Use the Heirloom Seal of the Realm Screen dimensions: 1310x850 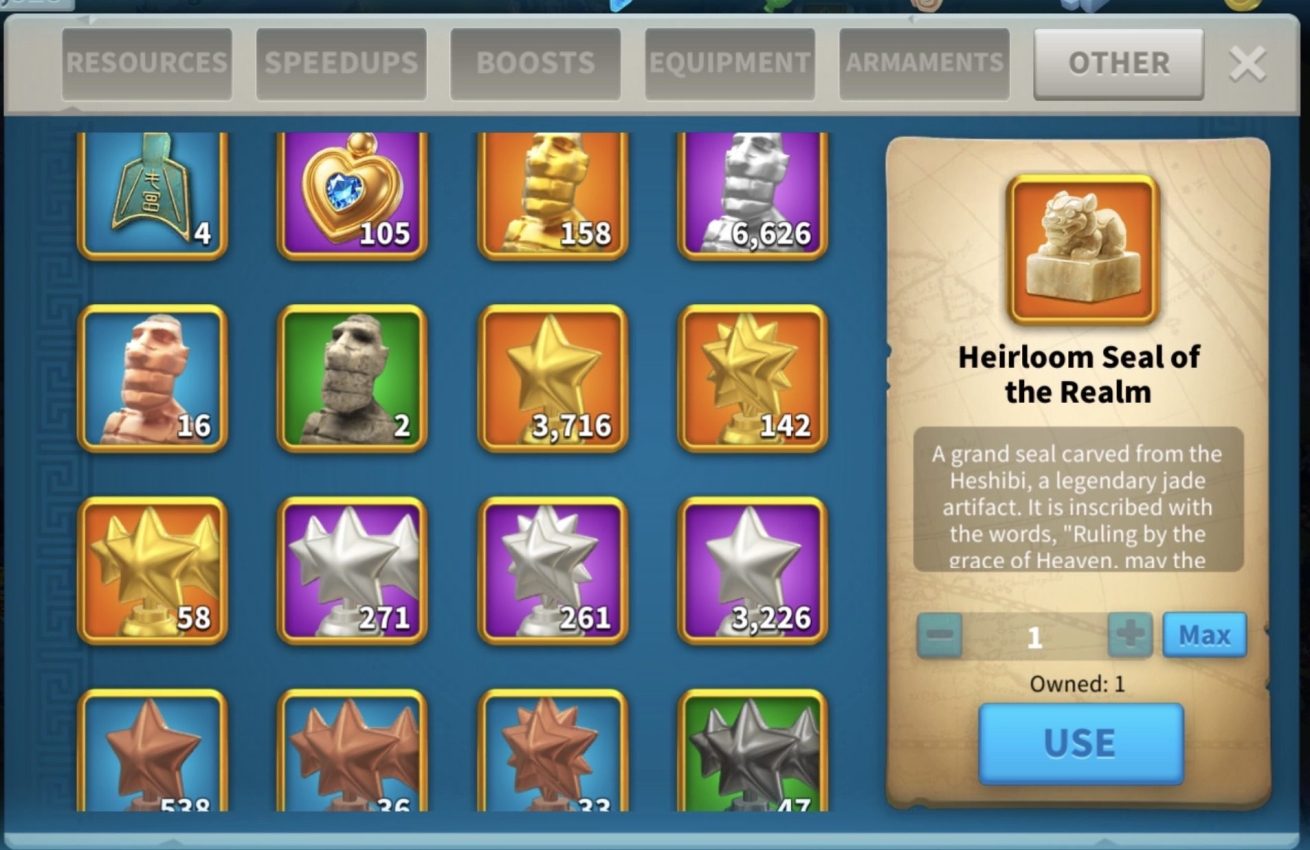1081,743
